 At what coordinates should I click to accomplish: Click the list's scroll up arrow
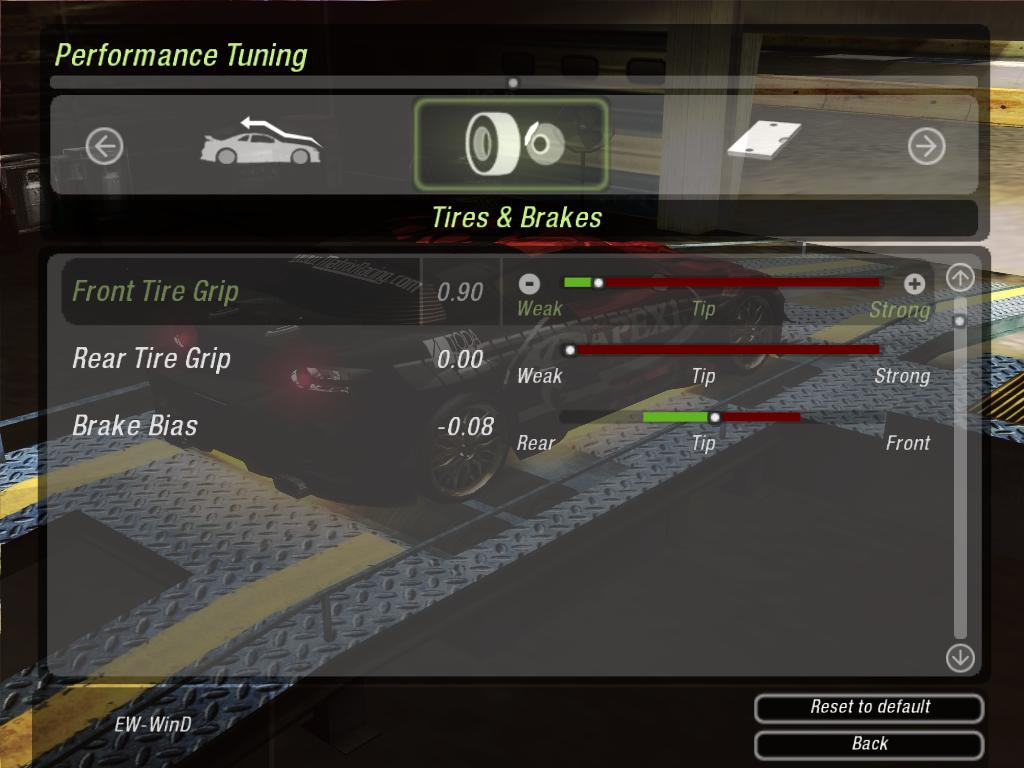coord(960,278)
